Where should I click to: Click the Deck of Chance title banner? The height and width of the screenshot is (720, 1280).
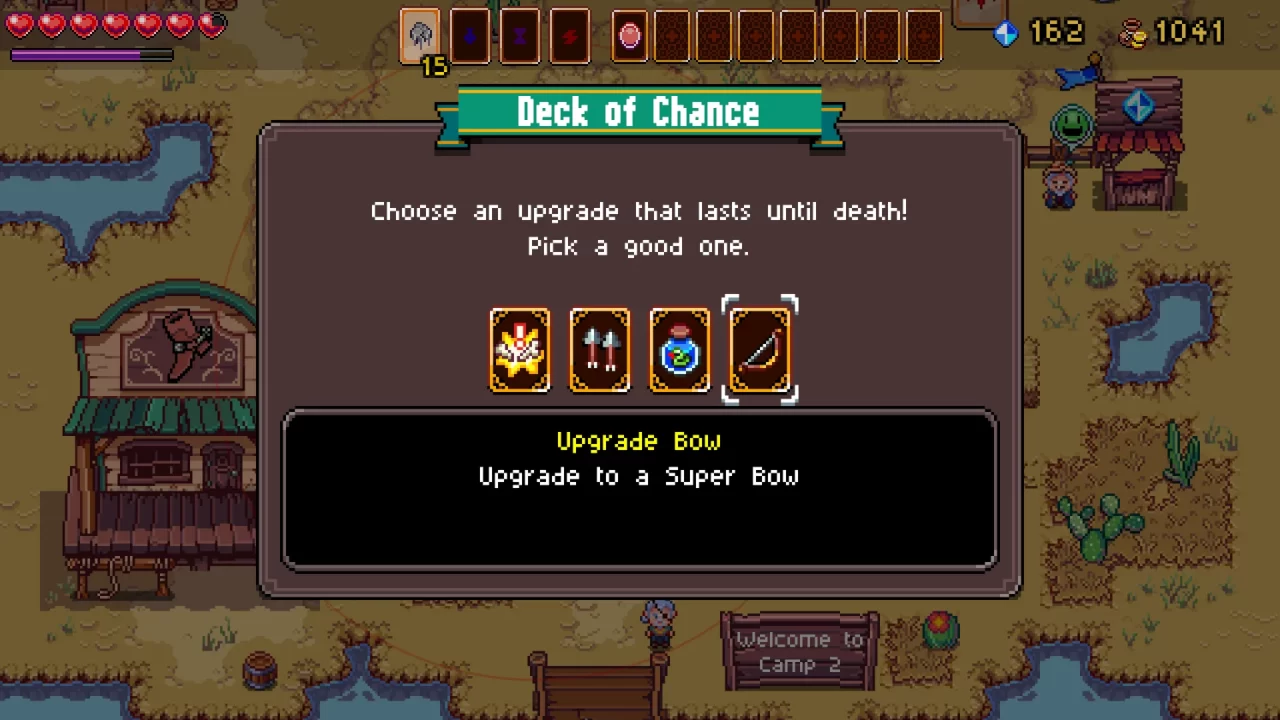click(x=639, y=112)
